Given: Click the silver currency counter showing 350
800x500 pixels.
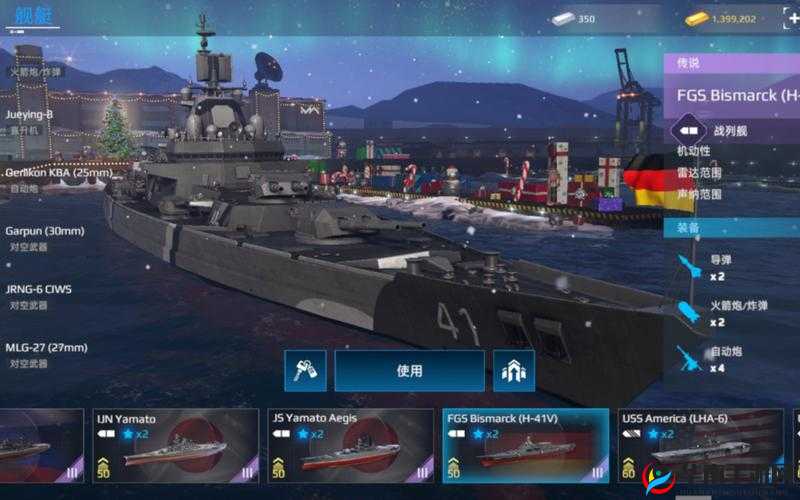Looking at the screenshot, I should tap(574, 18).
